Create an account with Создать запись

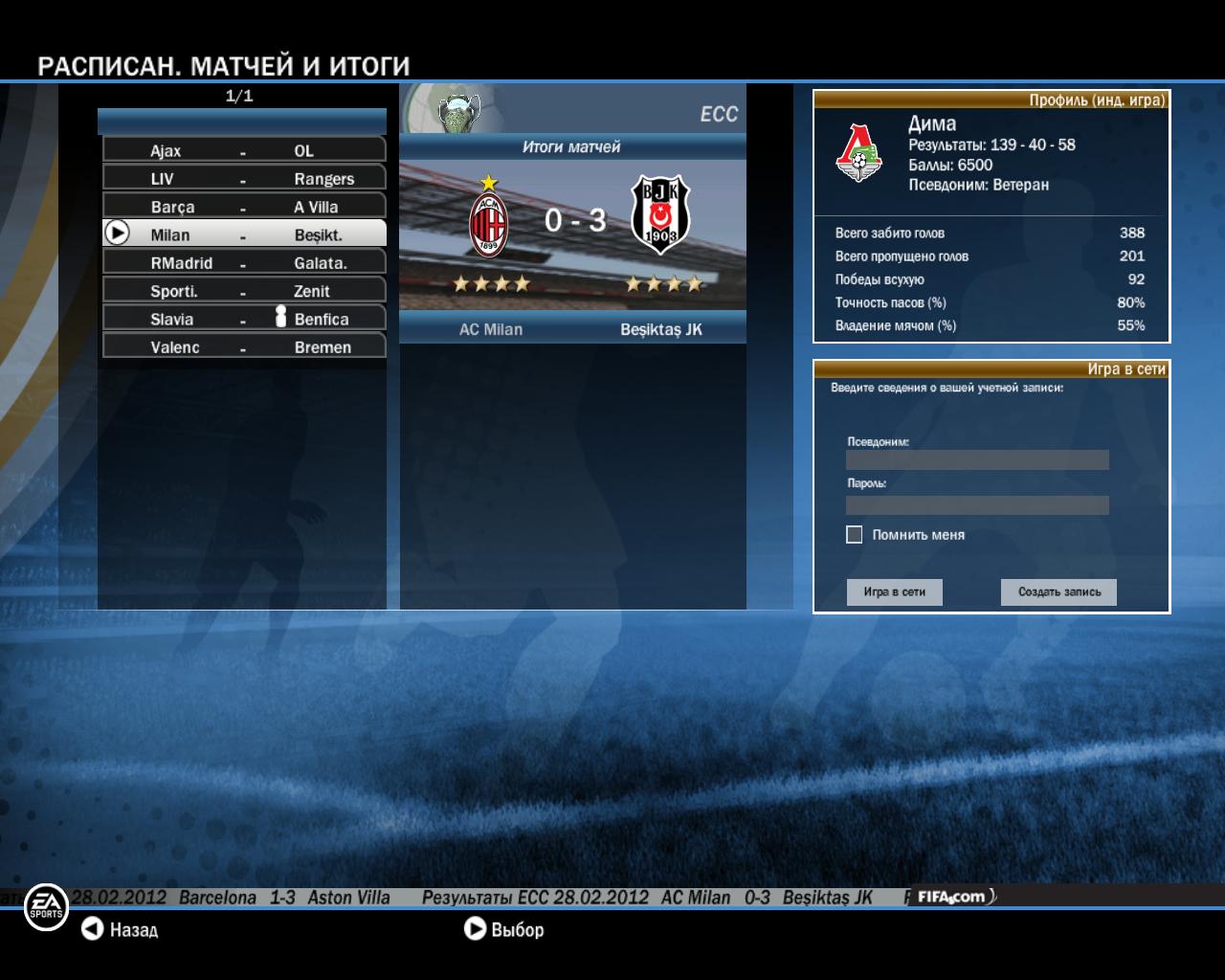(1058, 592)
